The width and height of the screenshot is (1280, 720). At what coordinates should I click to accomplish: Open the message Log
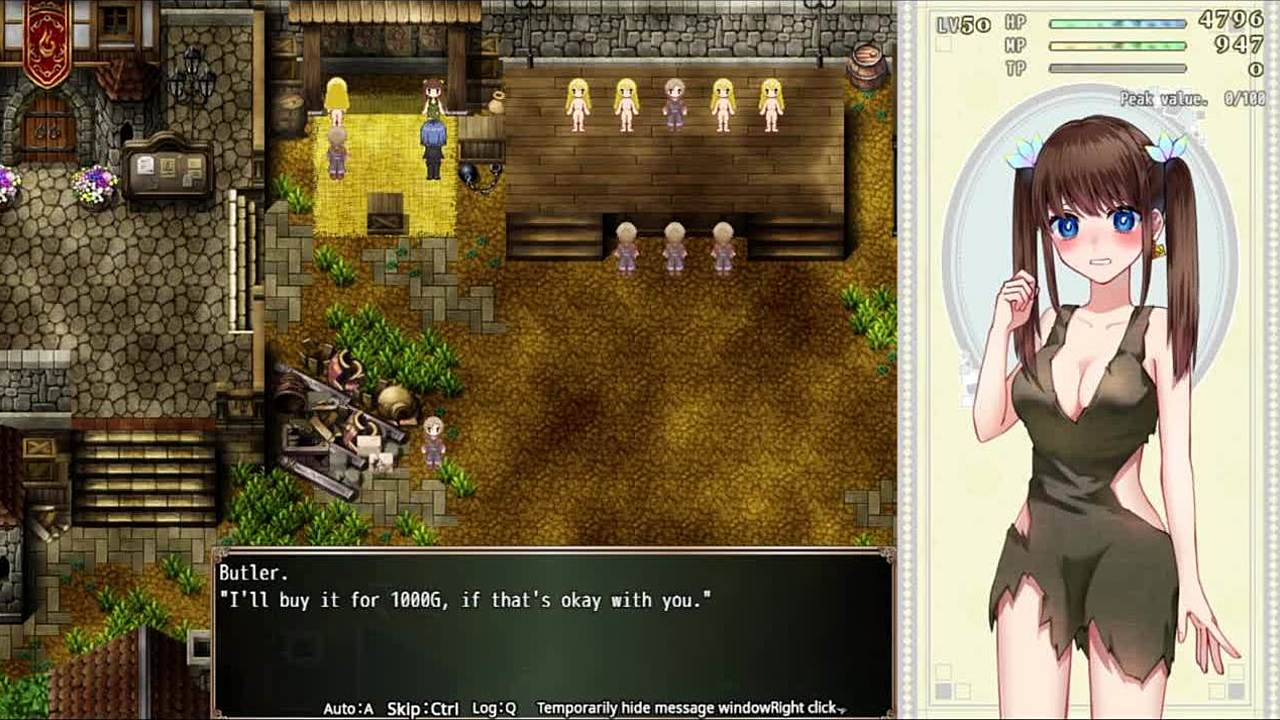494,708
